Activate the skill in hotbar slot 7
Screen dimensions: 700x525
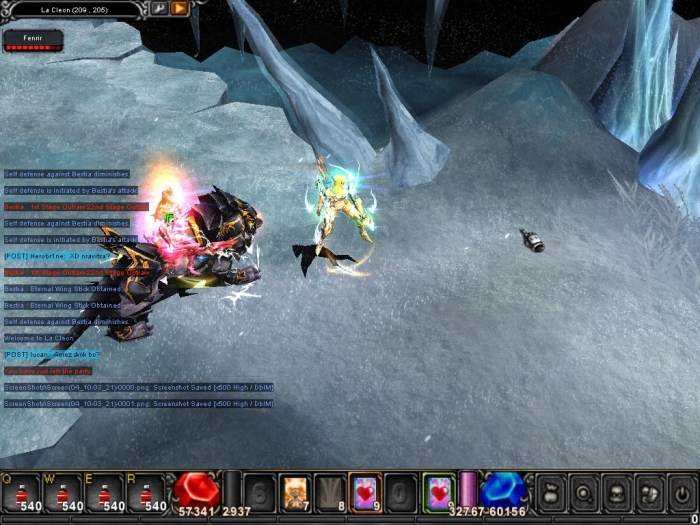tap(296, 491)
